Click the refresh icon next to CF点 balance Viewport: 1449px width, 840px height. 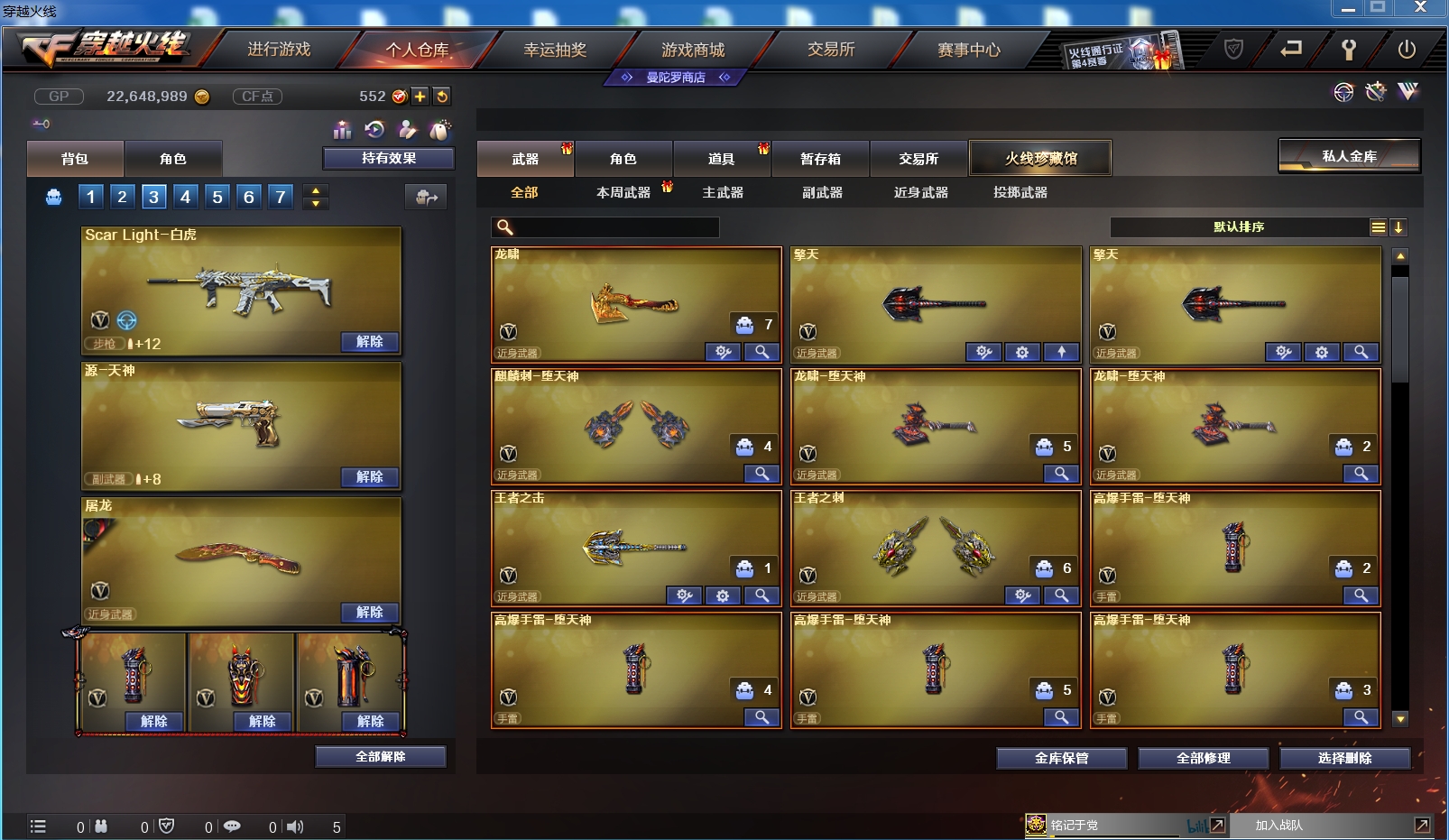click(442, 96)
